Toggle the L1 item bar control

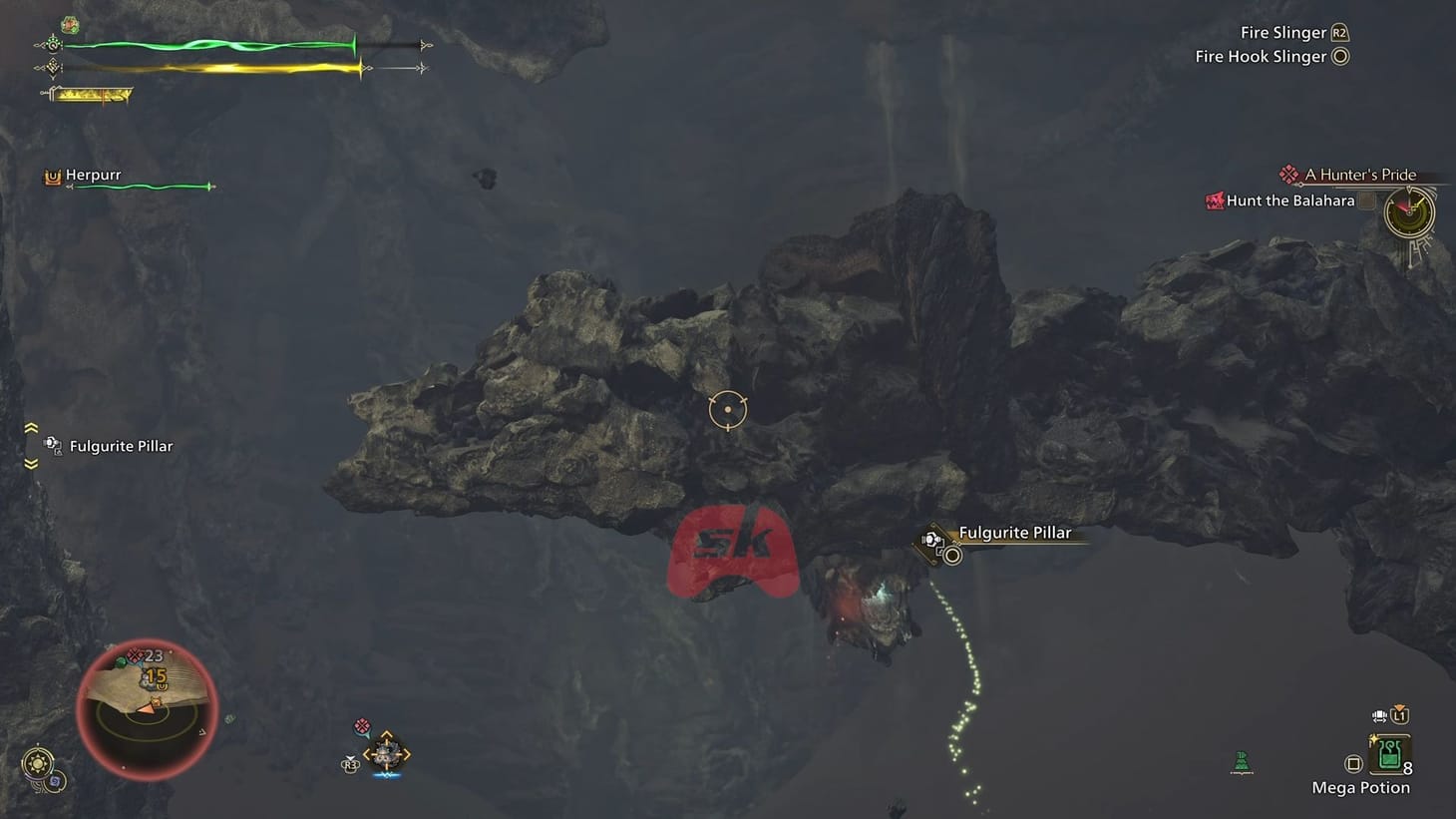click(1400, 715)
